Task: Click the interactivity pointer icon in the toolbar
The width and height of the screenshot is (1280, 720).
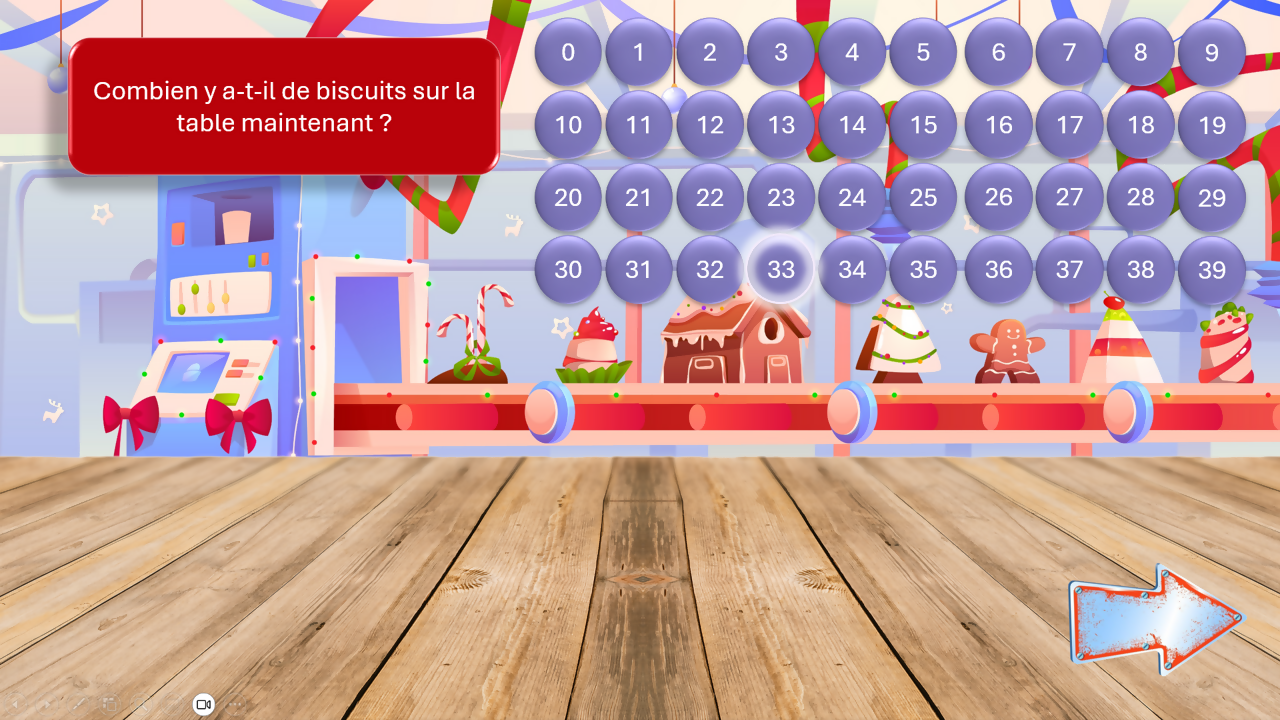Action: [170, 704]
